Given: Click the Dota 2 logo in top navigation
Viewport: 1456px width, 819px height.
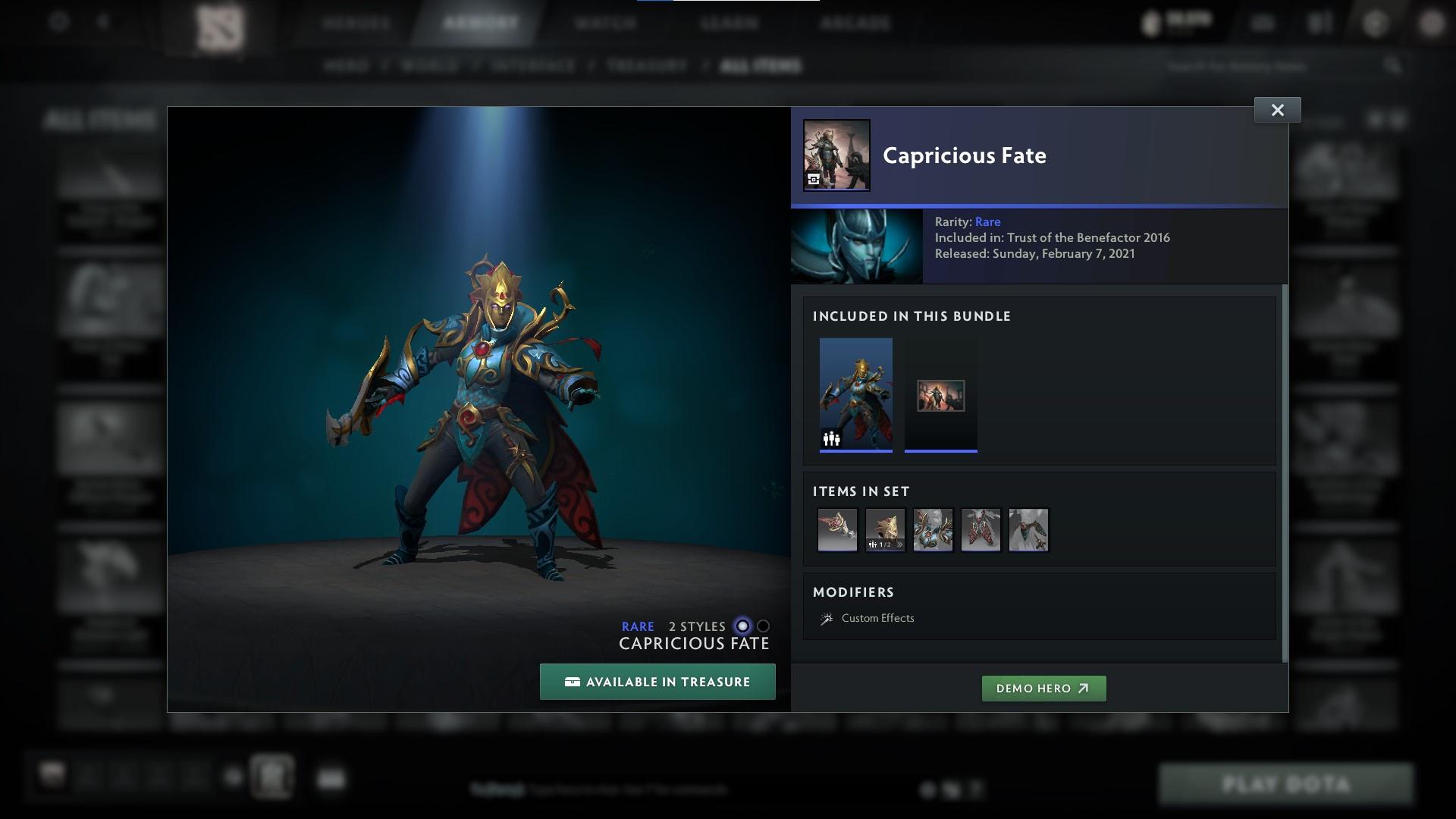Looking at the screenshot, I should tap(220, 27).
